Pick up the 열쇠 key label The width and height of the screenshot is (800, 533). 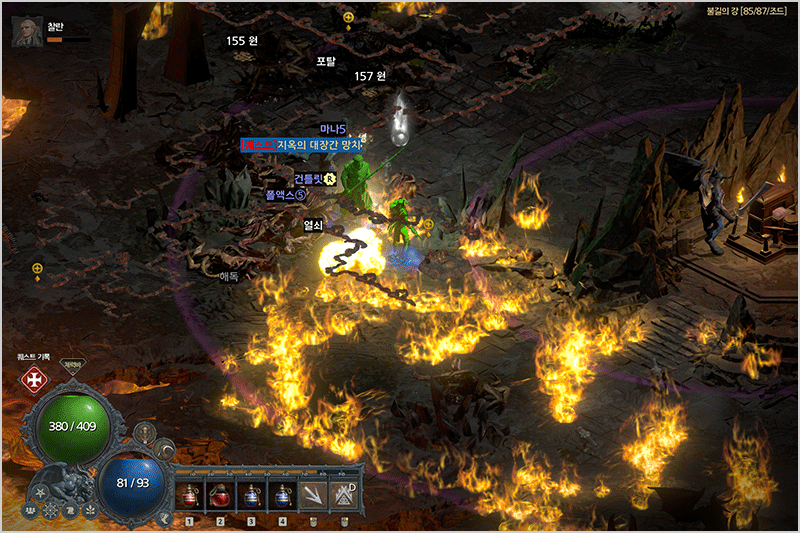(x=313, y=226)
